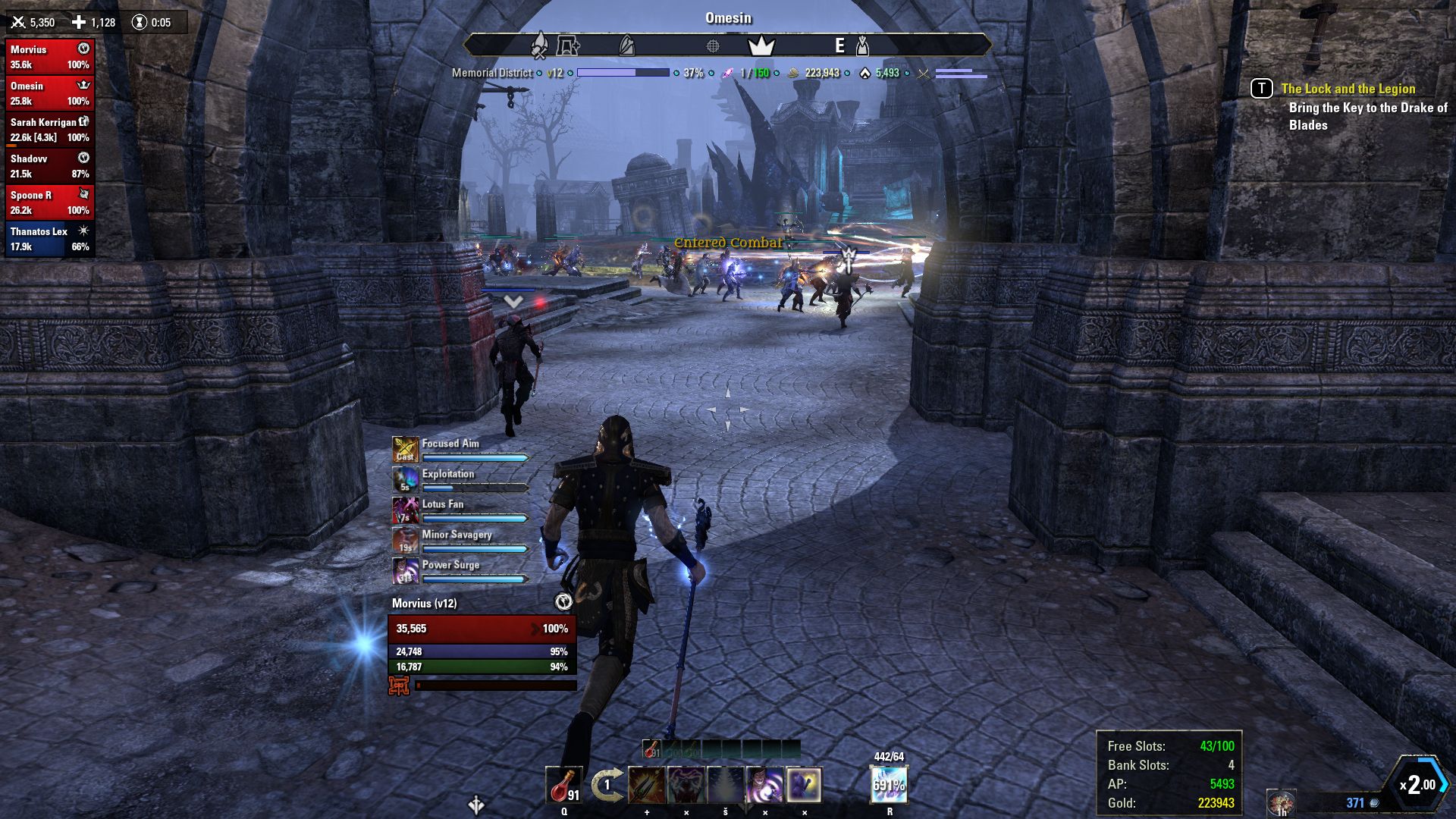Activate the purple hooded figure skill
This screenshot has width=1456, height=819.
point(804,785)
